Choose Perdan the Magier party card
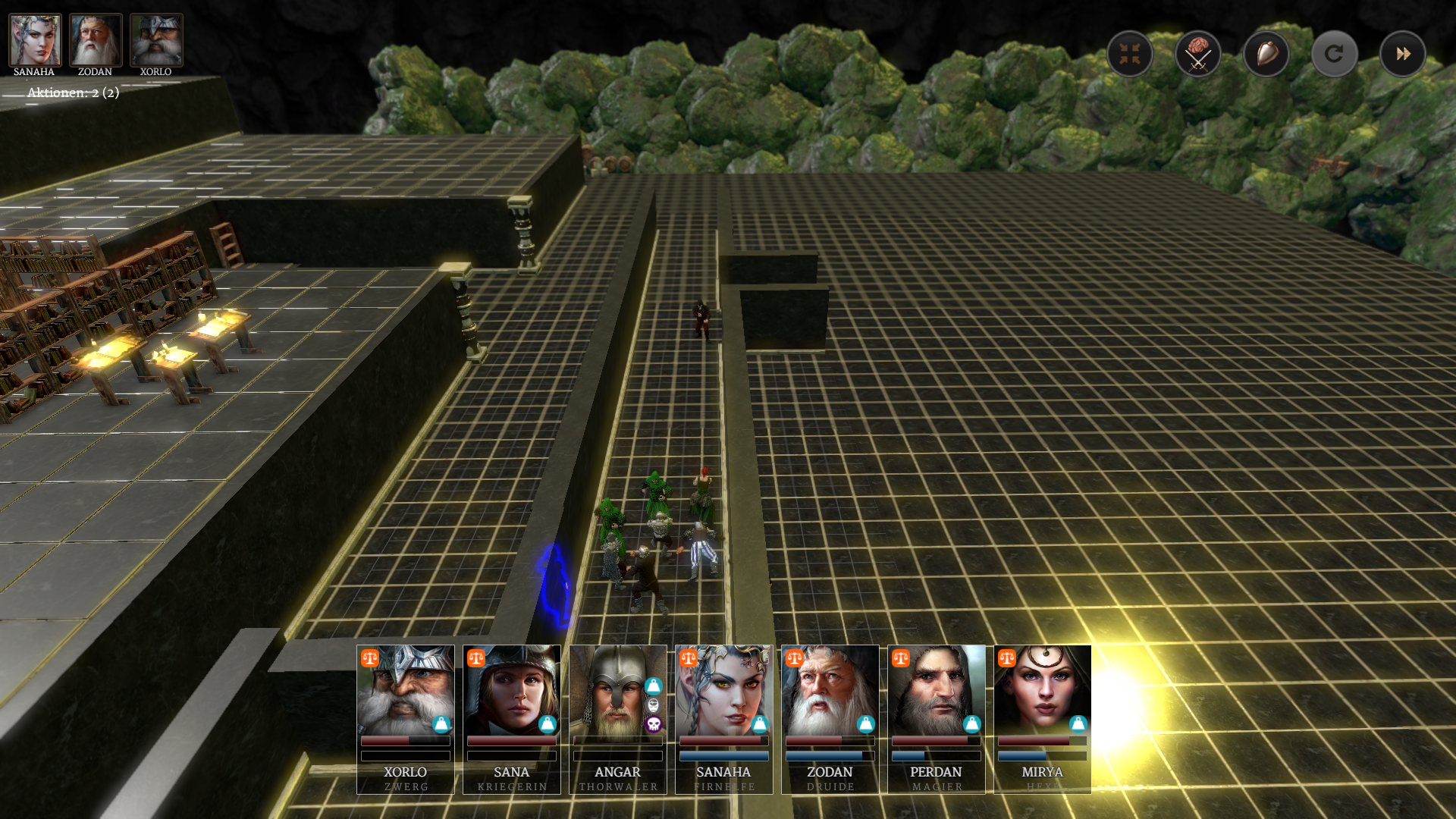The image size is (1456, 819). (x=937, y=718)
